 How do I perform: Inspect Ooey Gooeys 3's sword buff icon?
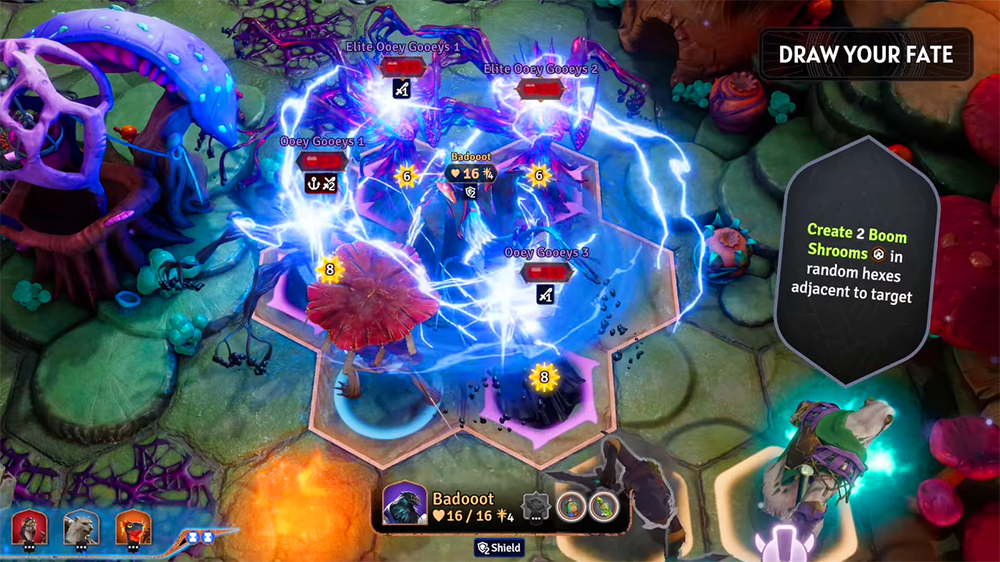click(545, 294)
